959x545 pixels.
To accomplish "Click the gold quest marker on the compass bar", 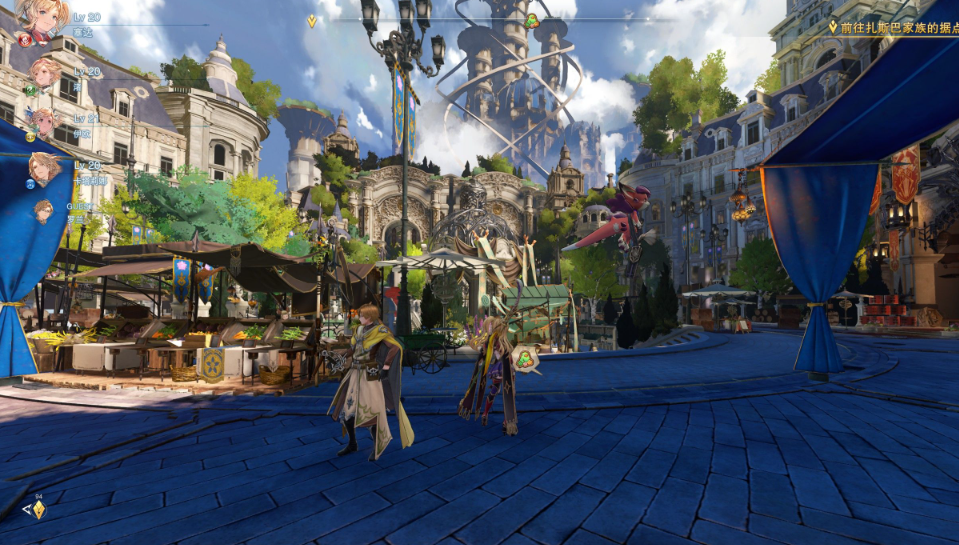I will click(312, 20).
